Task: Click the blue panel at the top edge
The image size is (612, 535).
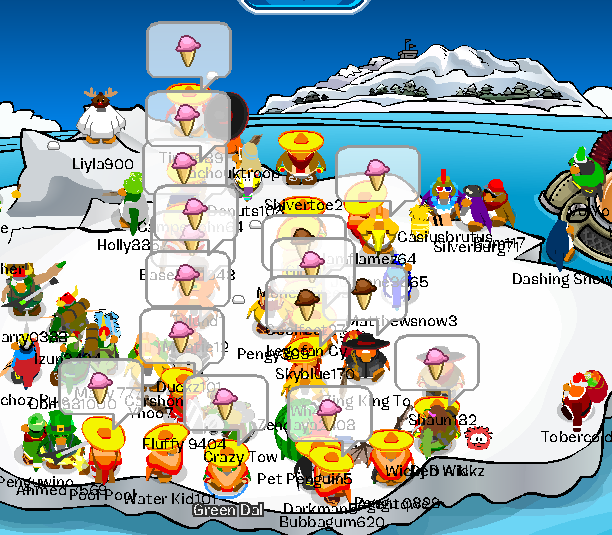Action: [305, 5]
